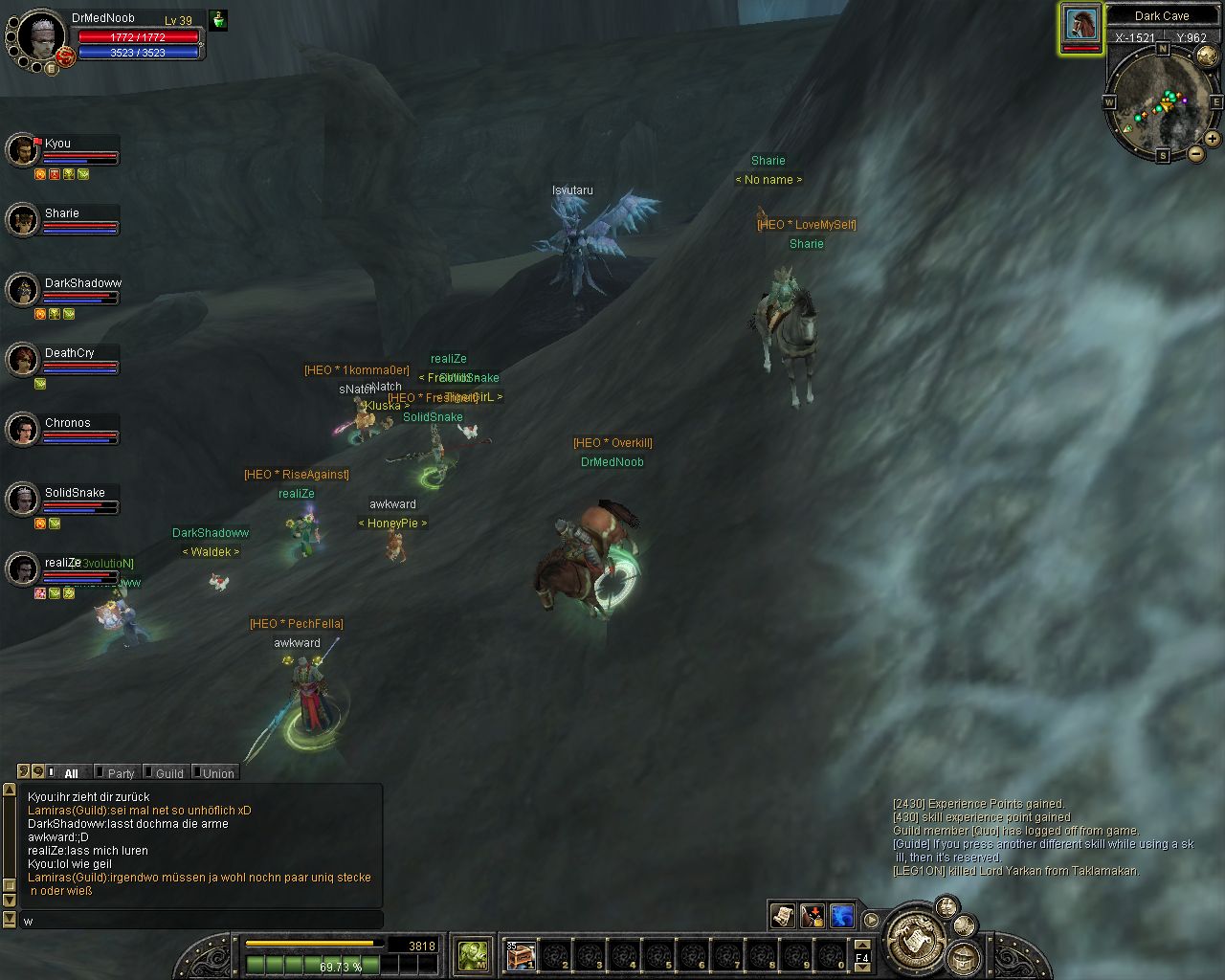The height and width of the screenshot is (980, 1225).
Task: Zoom out the minimap with minus button
Action: pos(1195,153)
